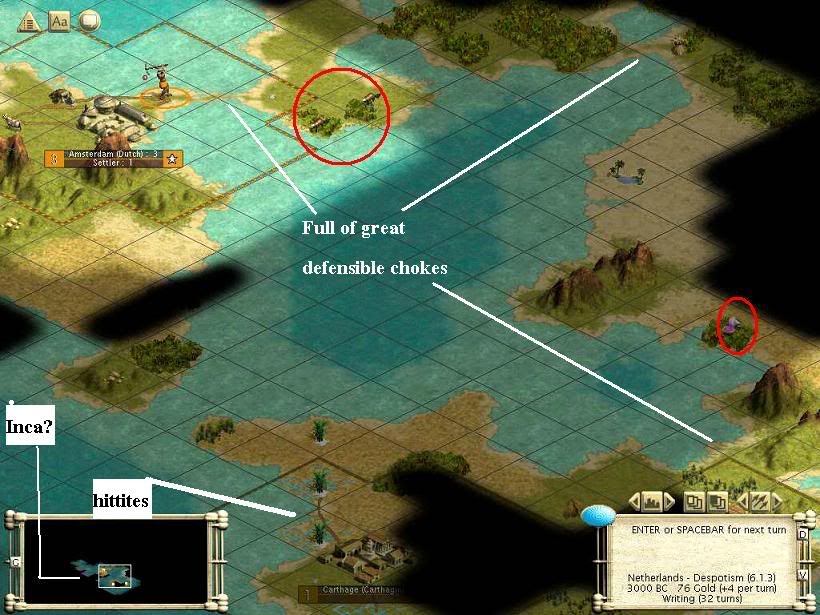Image resolution: width=820 pixels, height=615 pixels.
Task: Open the advisors round button
Action: coord(89,20)
